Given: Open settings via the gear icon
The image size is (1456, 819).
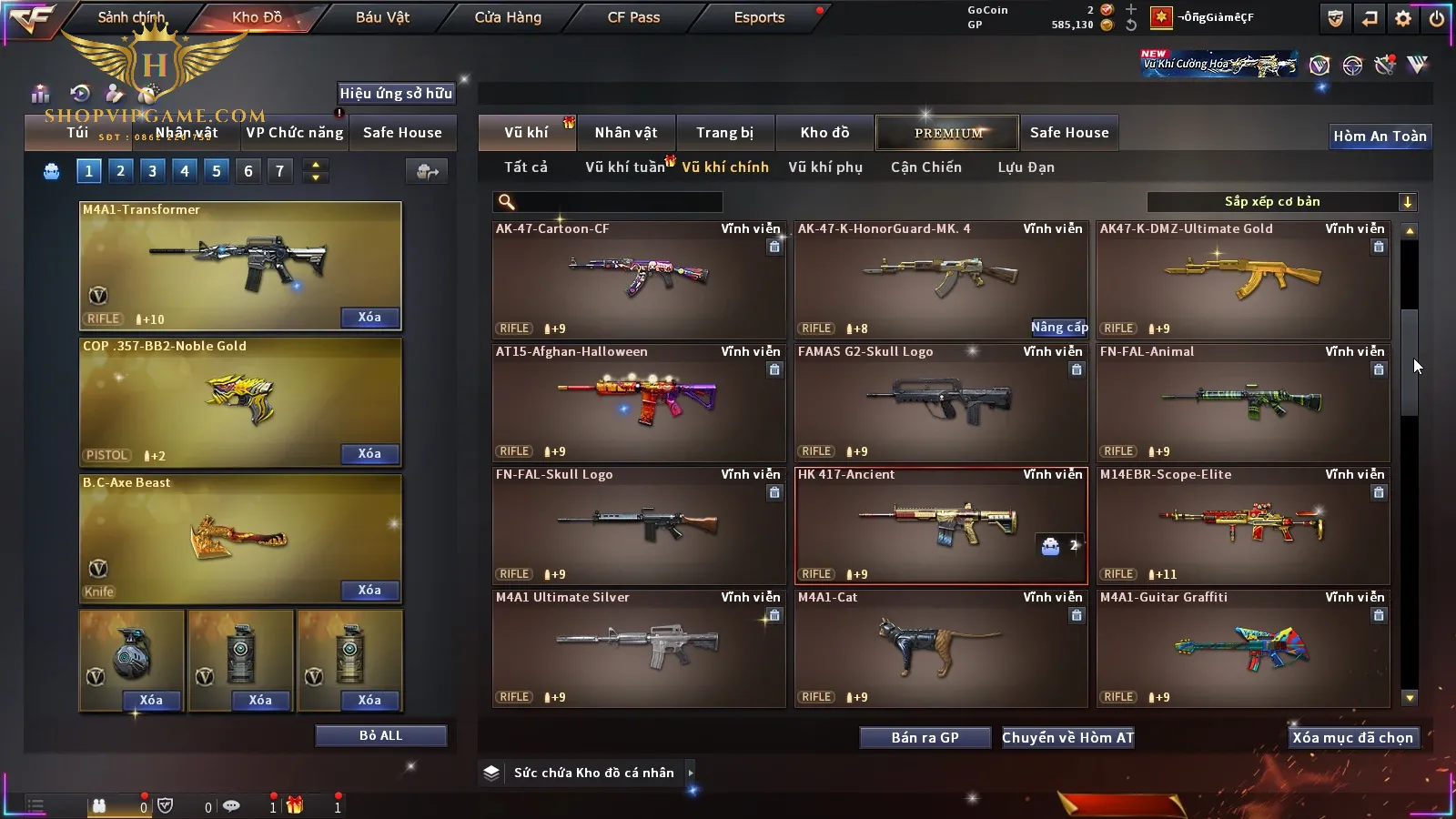Looking at the screenshot, I should point(1403,18).
